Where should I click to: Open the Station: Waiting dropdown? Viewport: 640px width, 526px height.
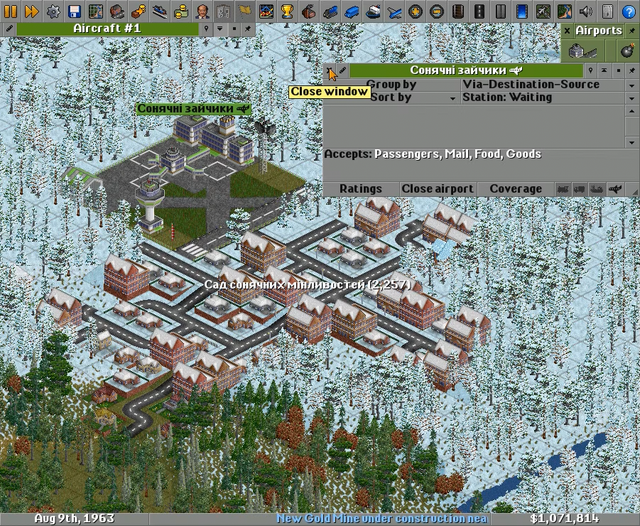coord(632,98)
